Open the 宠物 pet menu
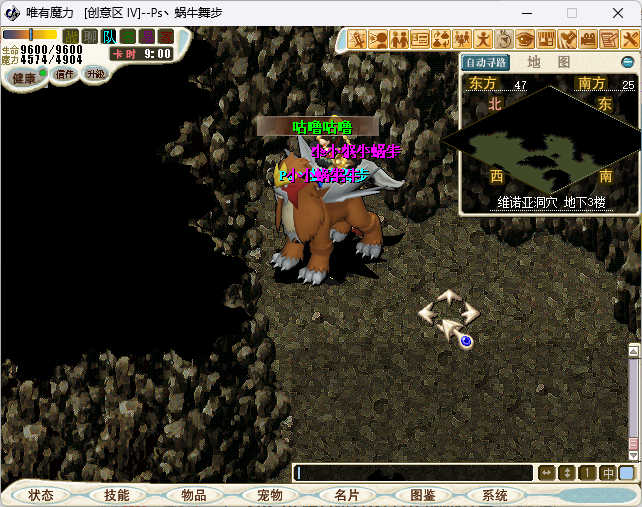The height and width of the screenshot is (507, 642). (269, 495)
